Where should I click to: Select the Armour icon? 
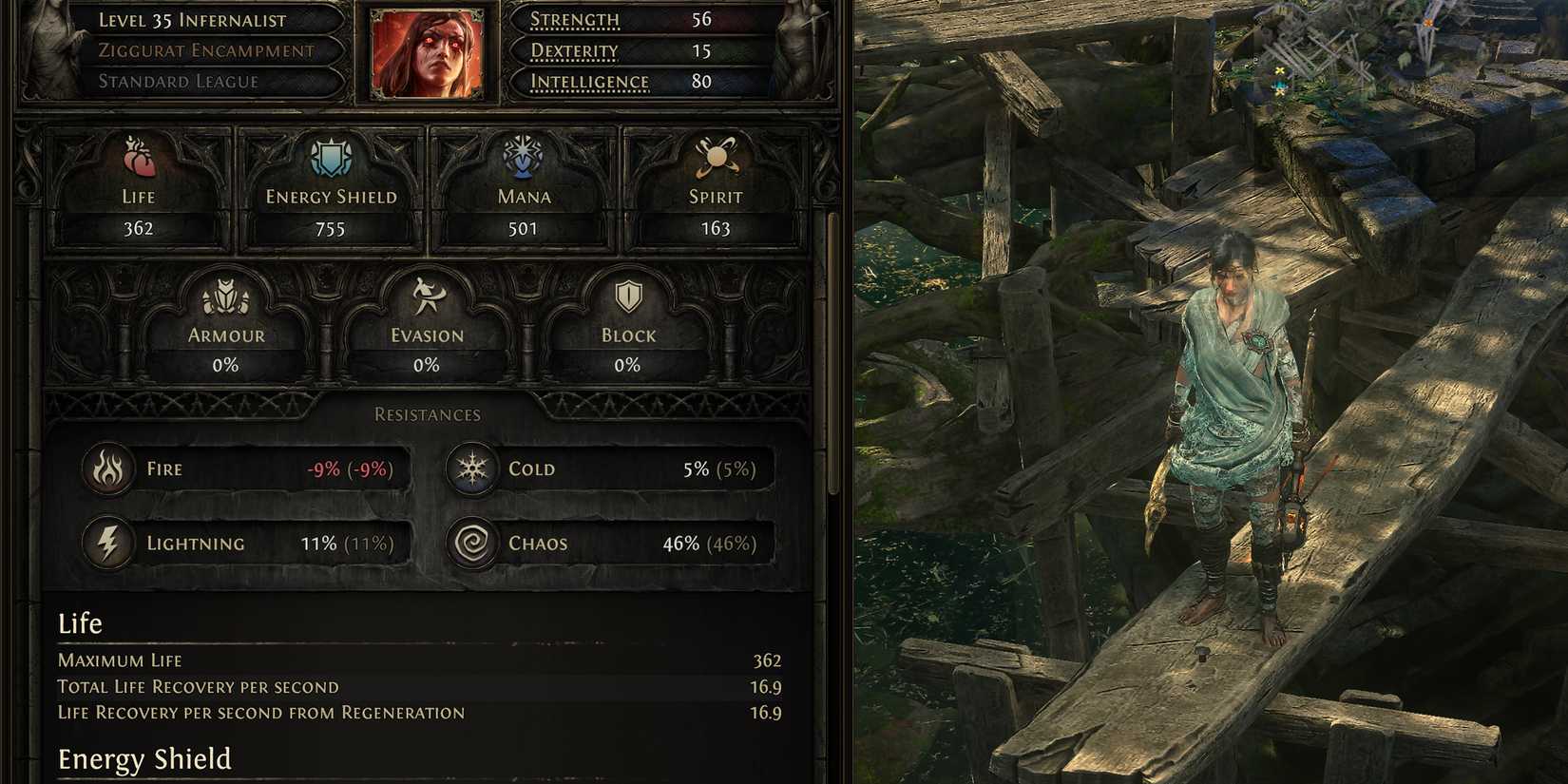224,296
